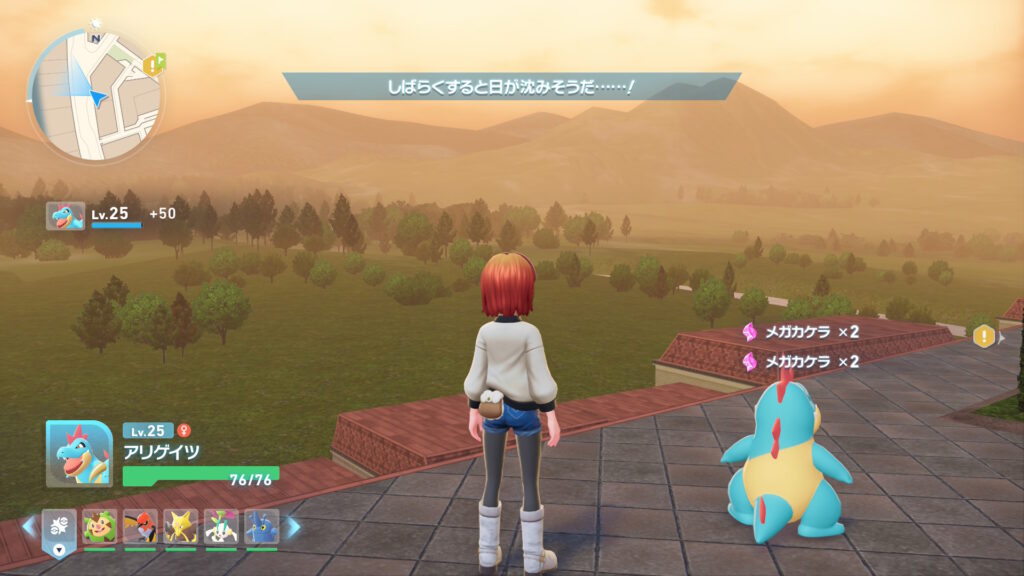This screenshot has height=576, width=1024.
Task: Click the yellow objective indicator at the right edge
Action: click(984, 336)
